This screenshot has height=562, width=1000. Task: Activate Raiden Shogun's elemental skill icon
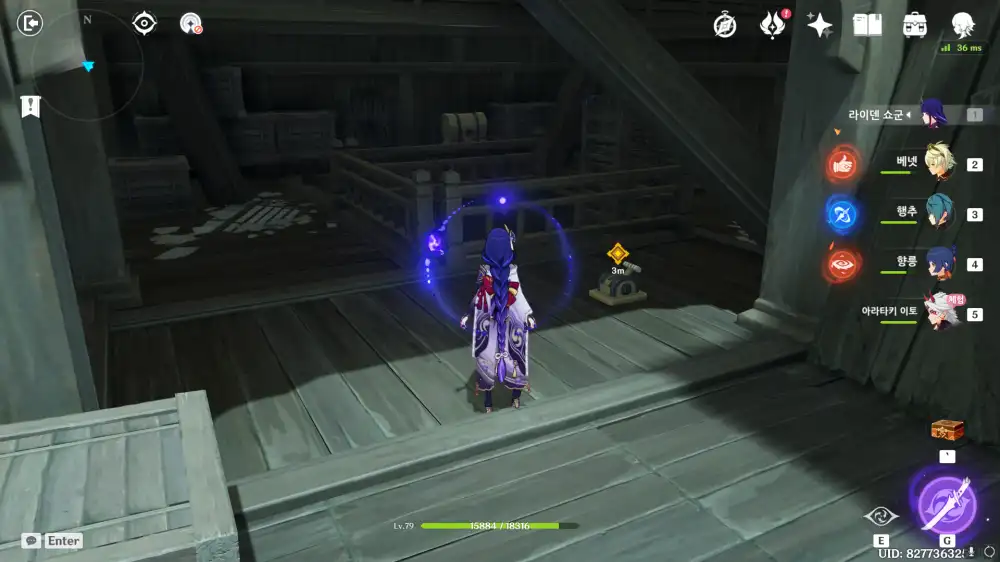click(881, 516)
